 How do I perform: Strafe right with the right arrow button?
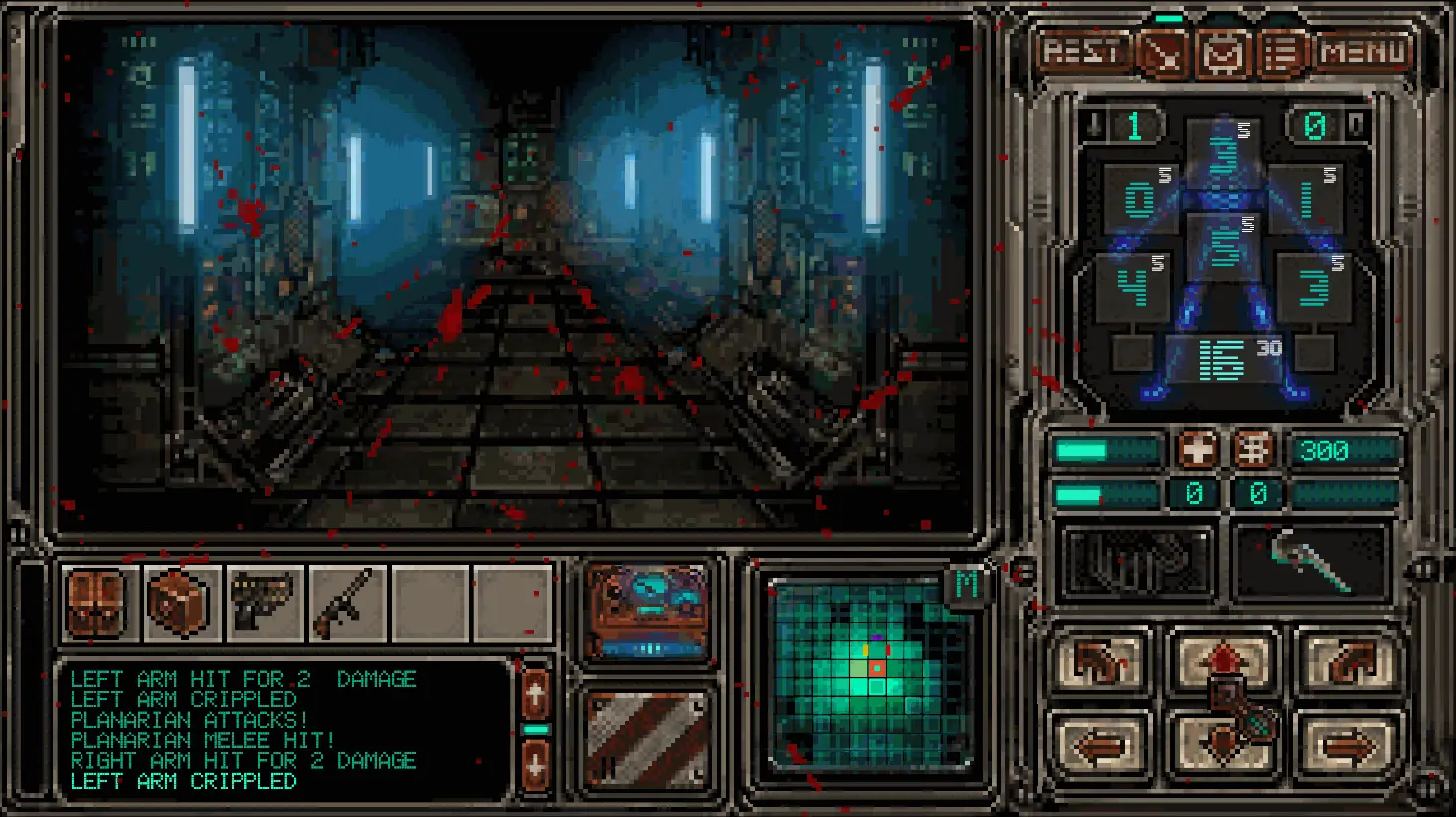pyautogui.click(x=1348, y=743)
